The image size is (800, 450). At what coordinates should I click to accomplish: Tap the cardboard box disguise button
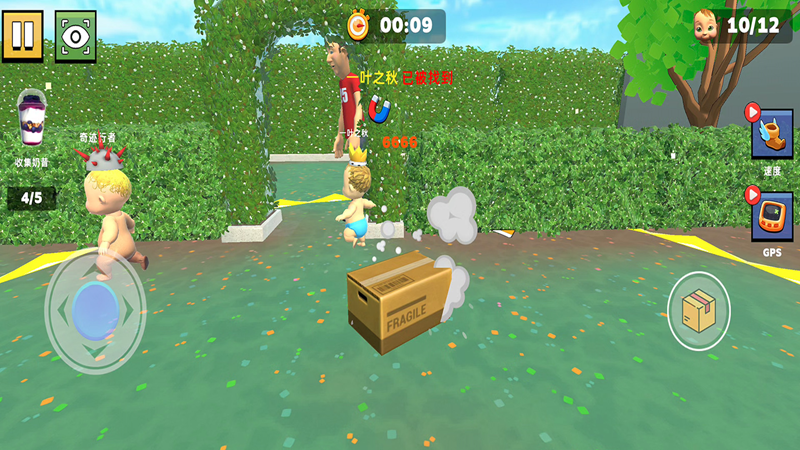point(698,311)
